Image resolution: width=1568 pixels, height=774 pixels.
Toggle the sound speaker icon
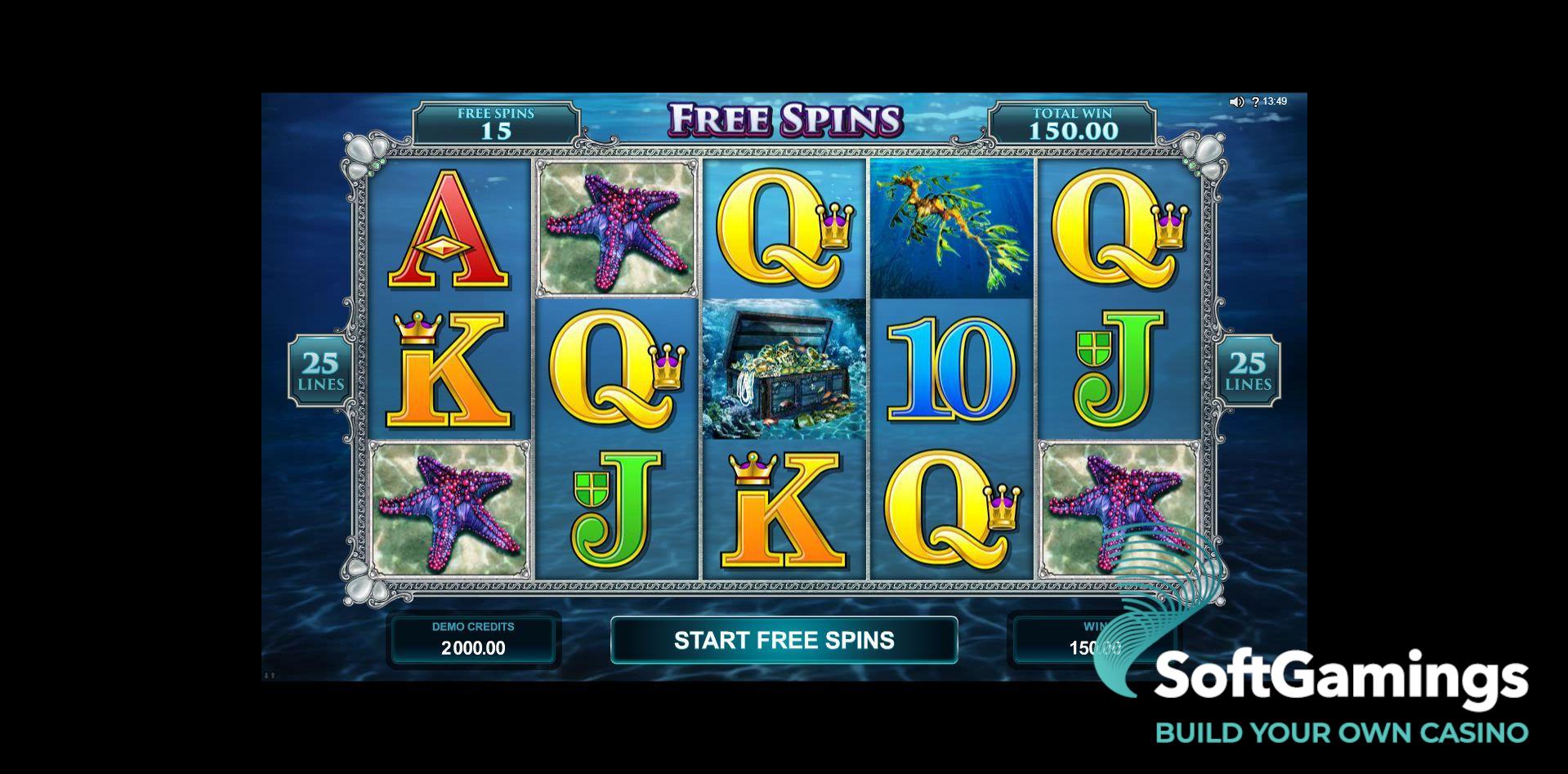click(x=1236, y=102)
